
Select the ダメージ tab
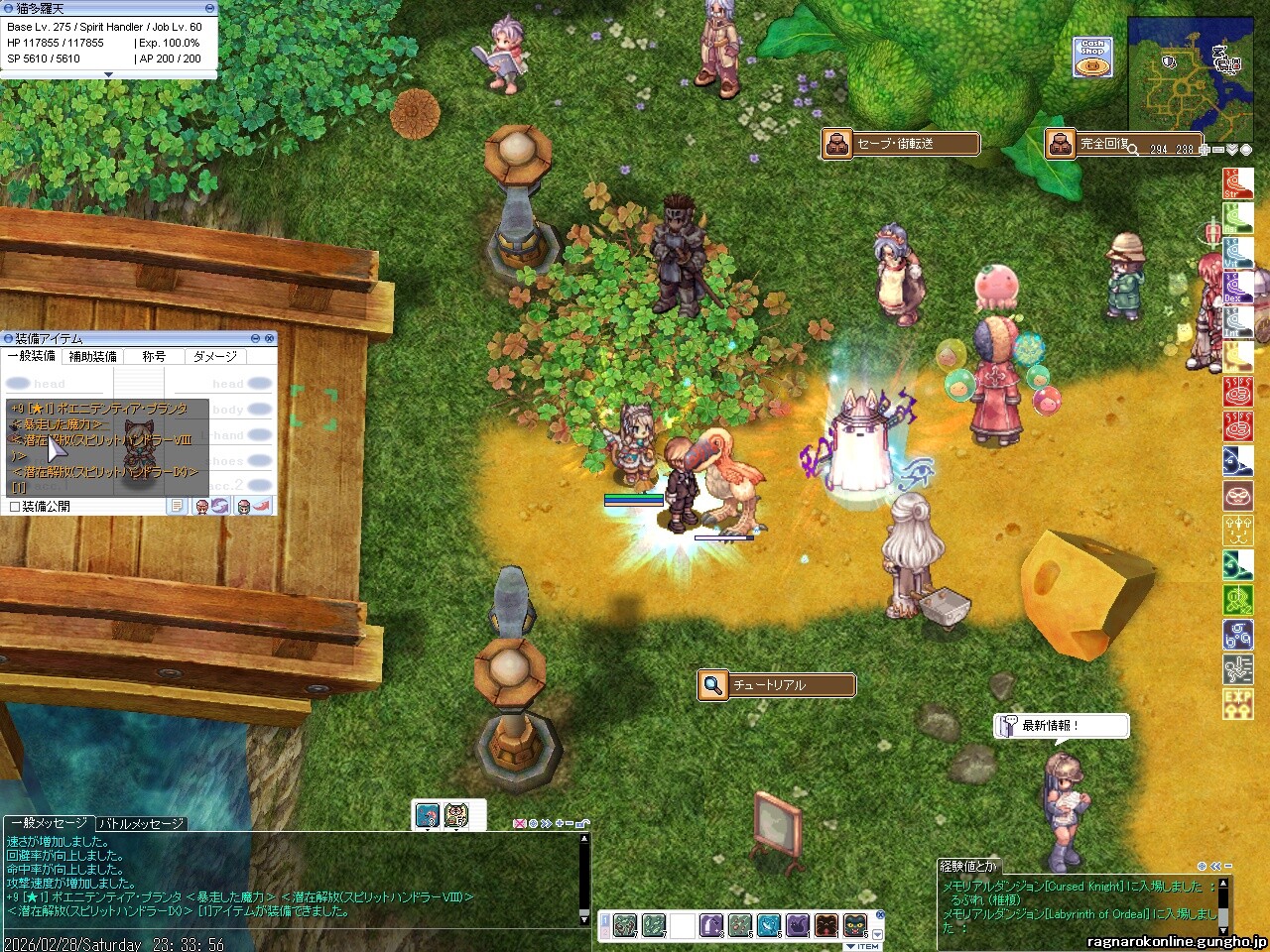(214, 356)
